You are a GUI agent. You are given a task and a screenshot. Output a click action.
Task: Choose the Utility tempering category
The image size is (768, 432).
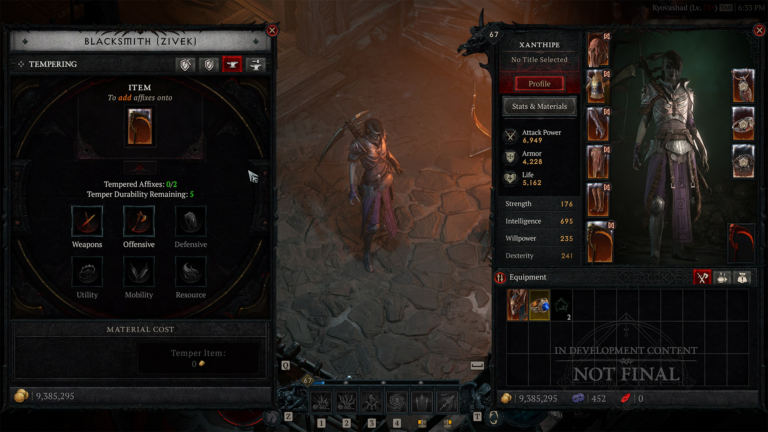tap(87, 272)
